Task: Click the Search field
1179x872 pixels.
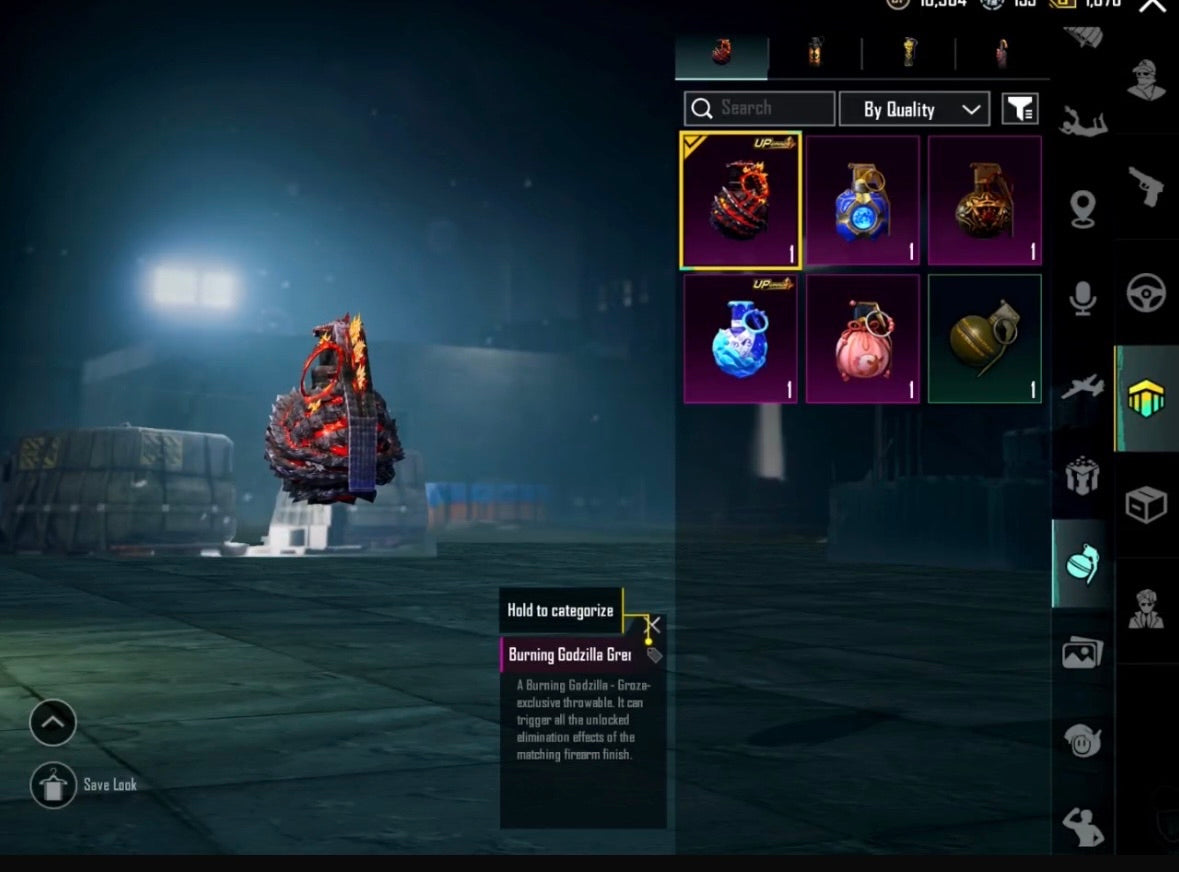Action: click(x=760, y=109)
